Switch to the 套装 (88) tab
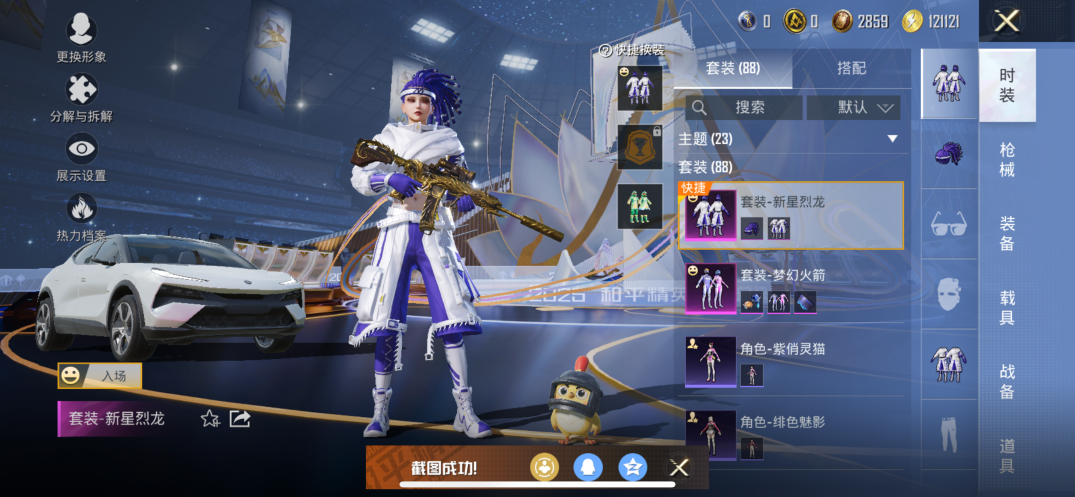The height and width of the screenshot is (497, 1075). pyautogui.click(x=733, y=68)
